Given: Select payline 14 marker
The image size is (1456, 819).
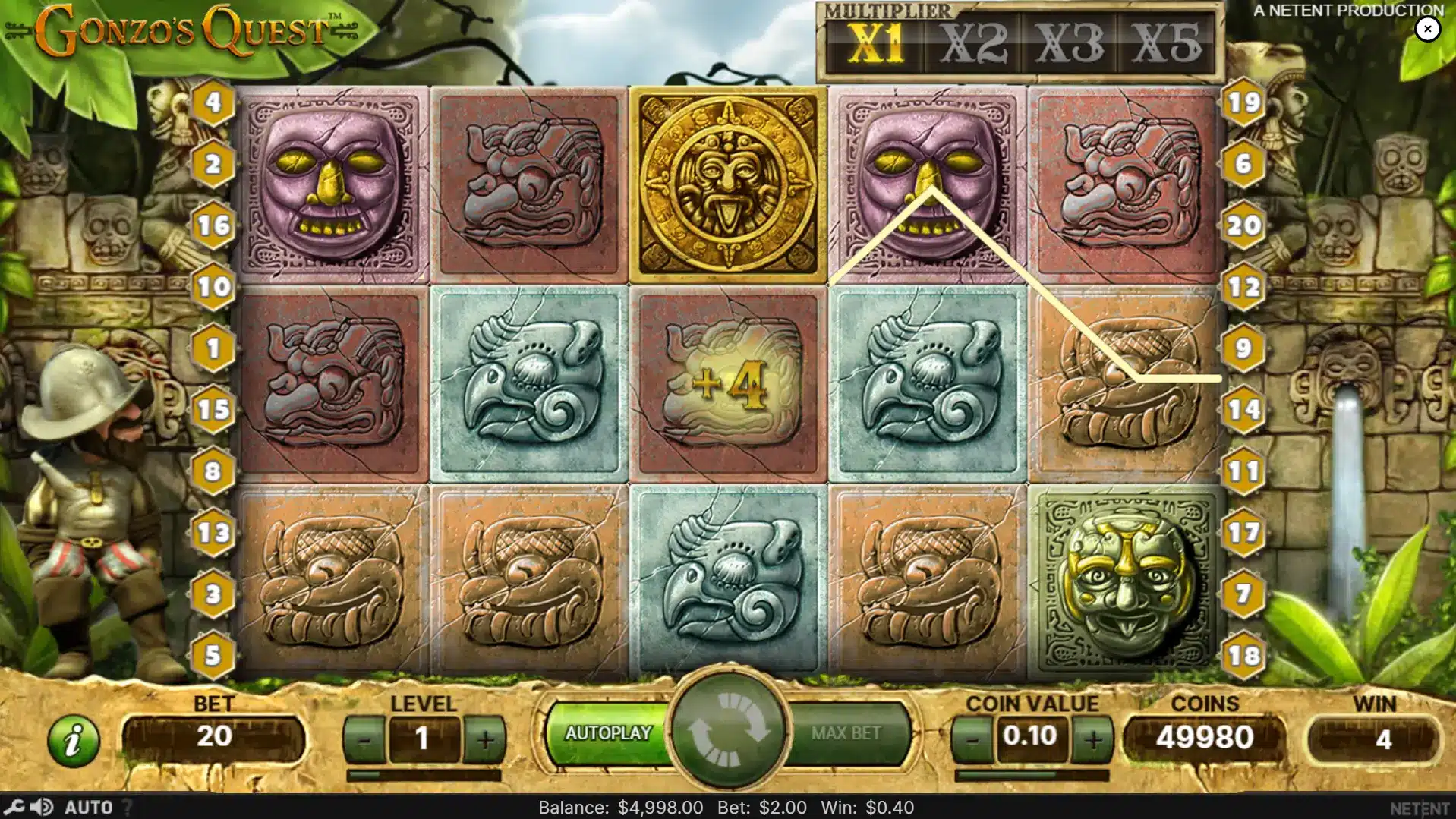Looking at the screenshot, I should 1243,410.
